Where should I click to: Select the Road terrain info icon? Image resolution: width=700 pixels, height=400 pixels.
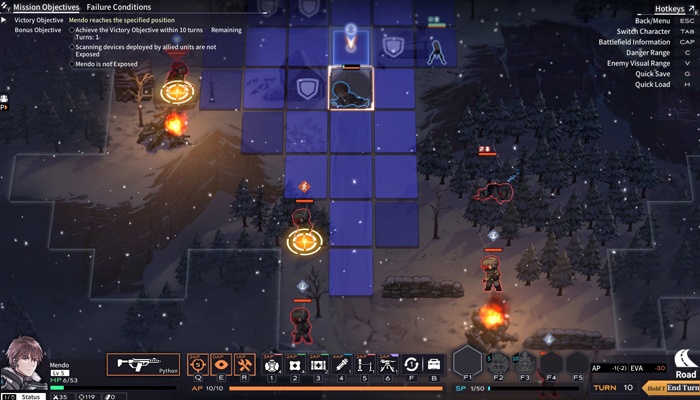coord(685,362)
